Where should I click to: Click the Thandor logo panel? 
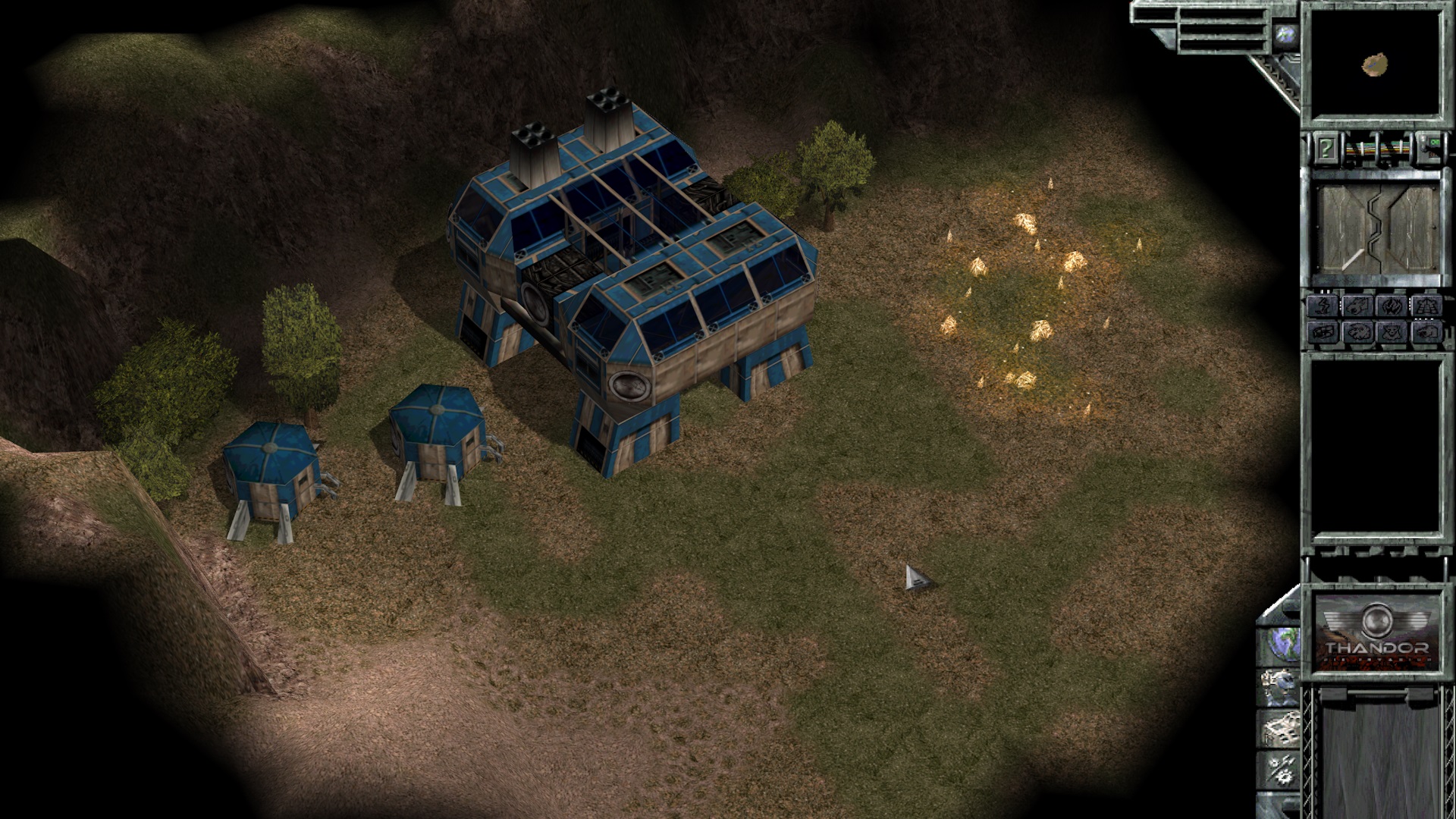pyautogui.click(x=1377, y=631)
